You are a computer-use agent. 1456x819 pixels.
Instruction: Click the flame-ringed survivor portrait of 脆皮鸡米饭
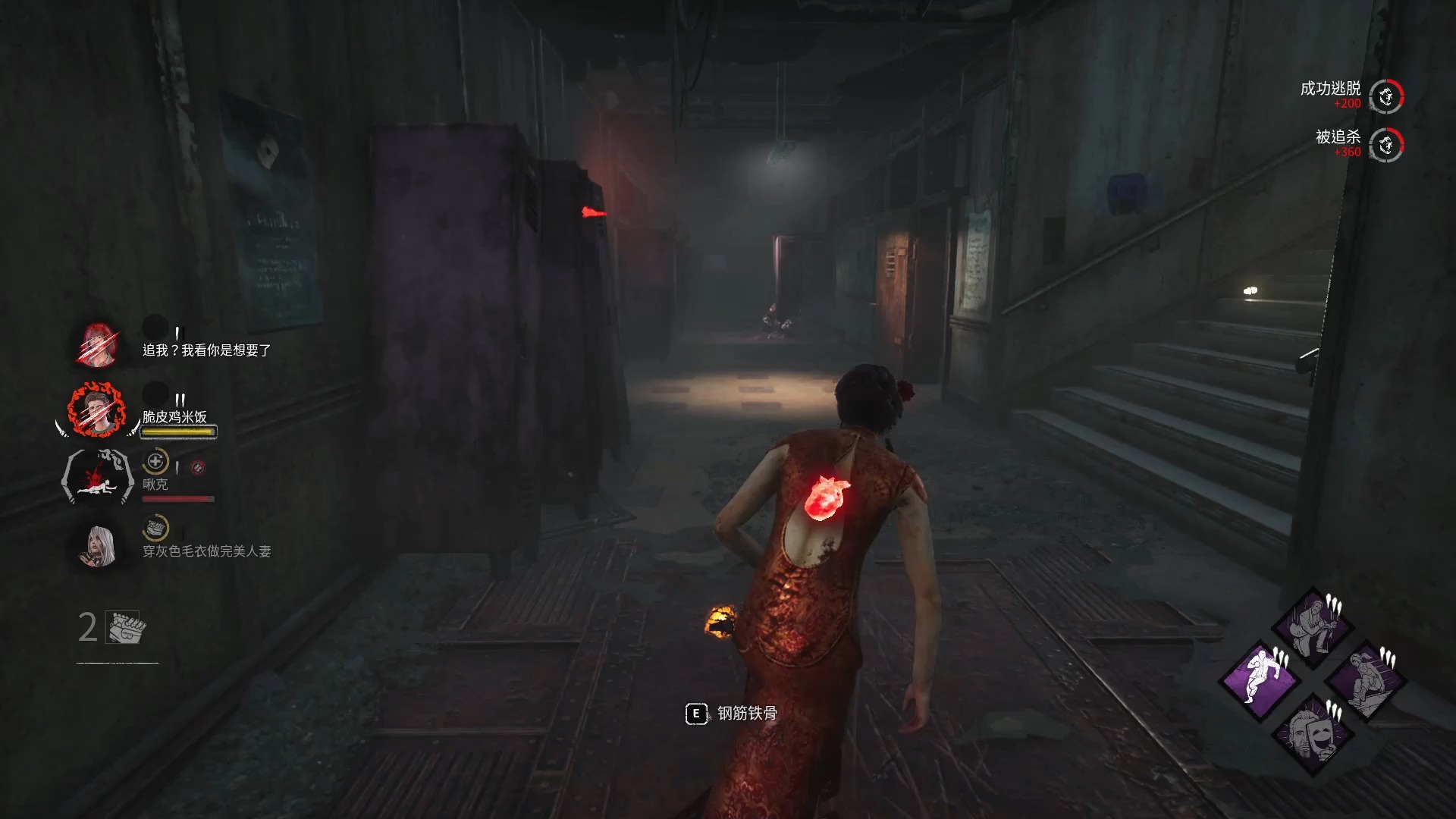pyautogui.click(x=97, y=410)
